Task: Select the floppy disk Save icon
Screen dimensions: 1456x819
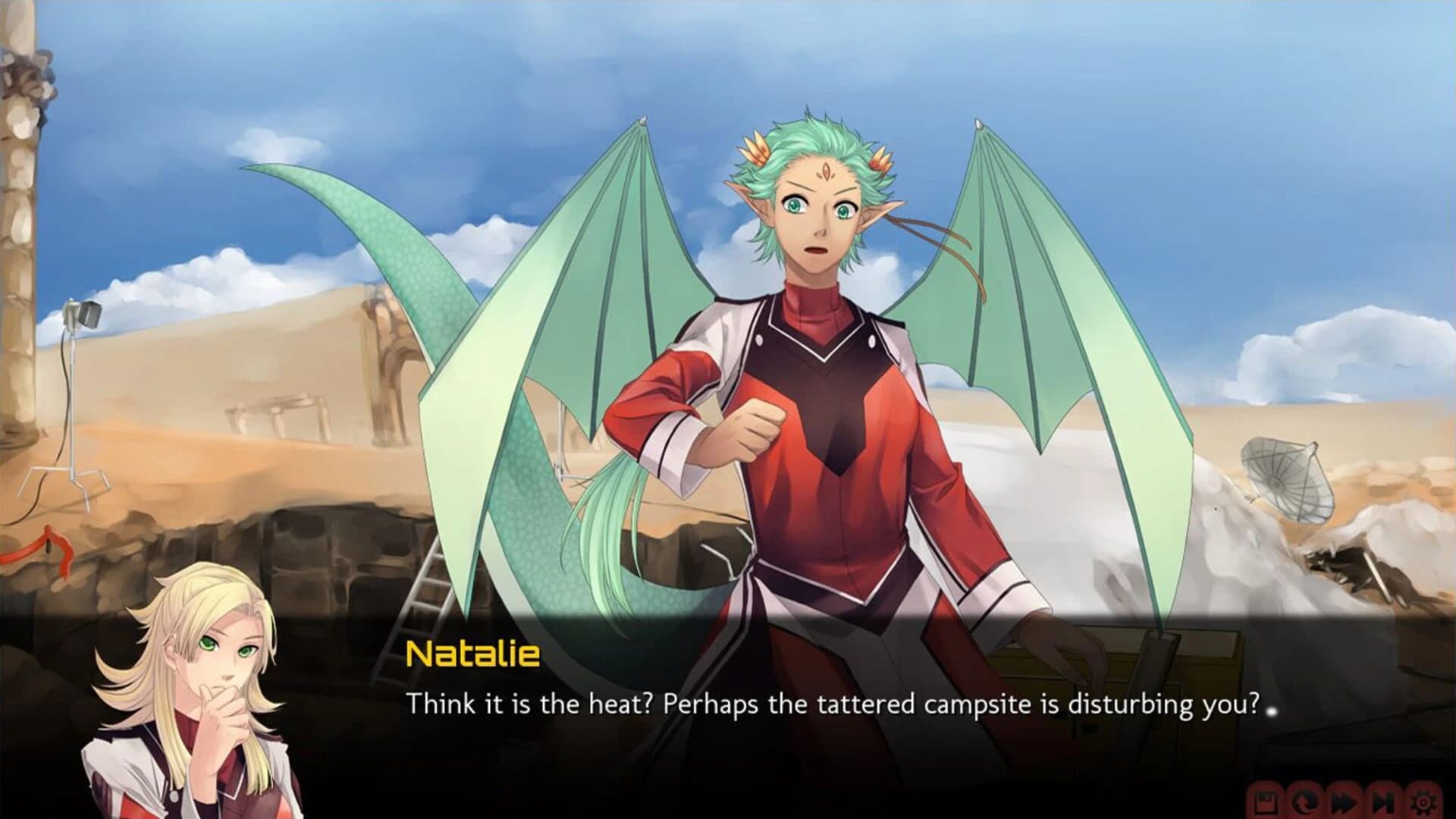Action: point(1266,802)
